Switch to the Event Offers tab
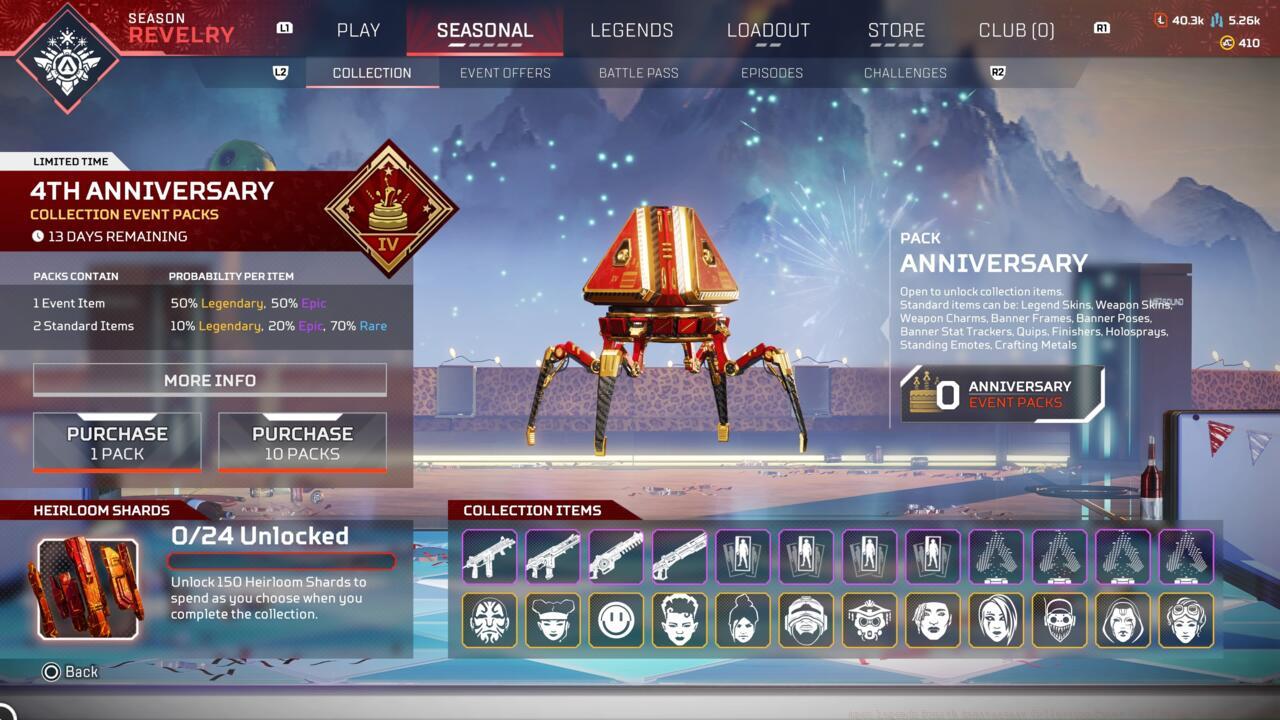Viewport: 1280px width, 720px height. coord(505,72)
